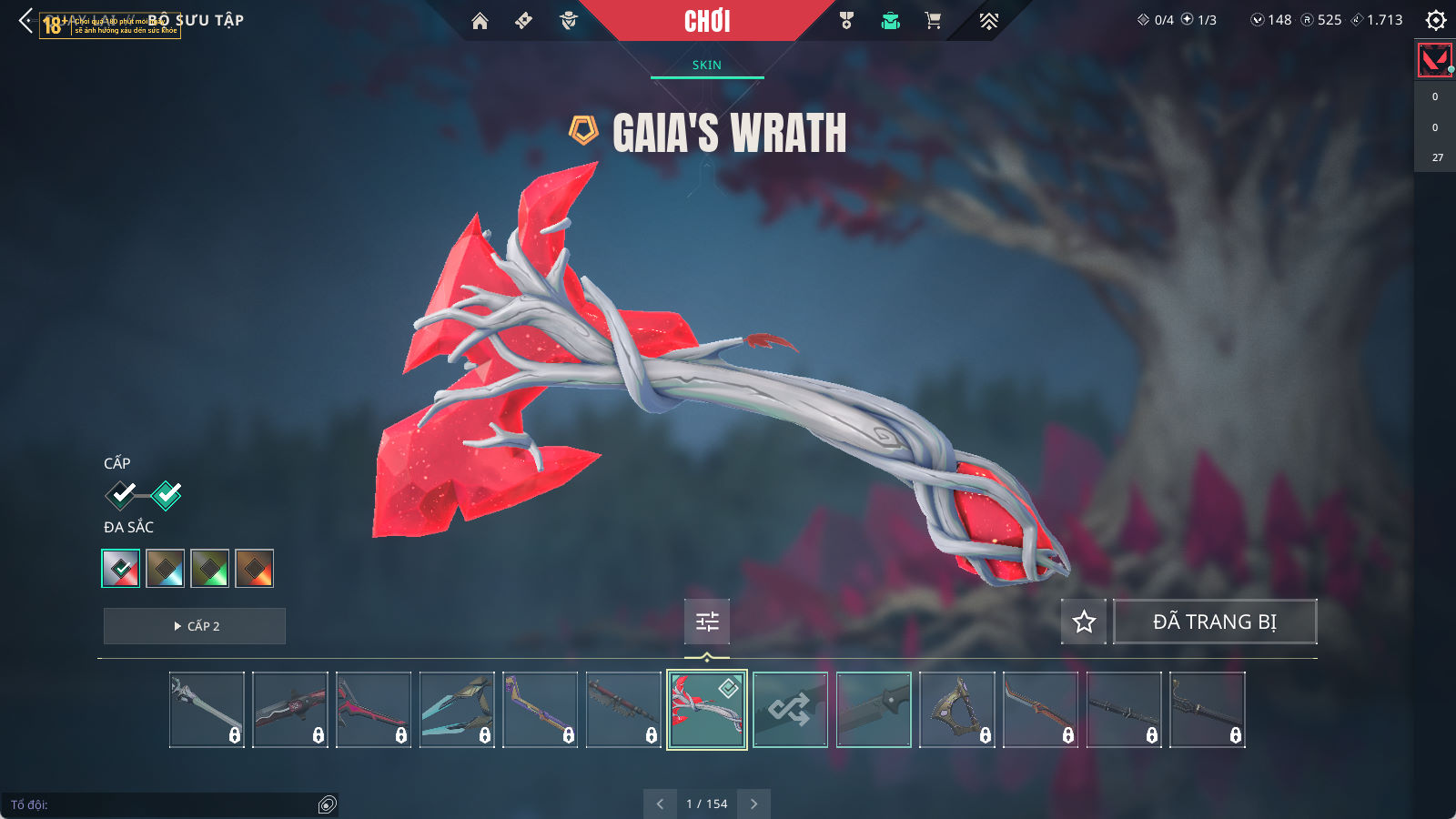Select the level 1 upgrade diamond
The width and height of the screenshot is (1456, 819).
coord(121,495)
